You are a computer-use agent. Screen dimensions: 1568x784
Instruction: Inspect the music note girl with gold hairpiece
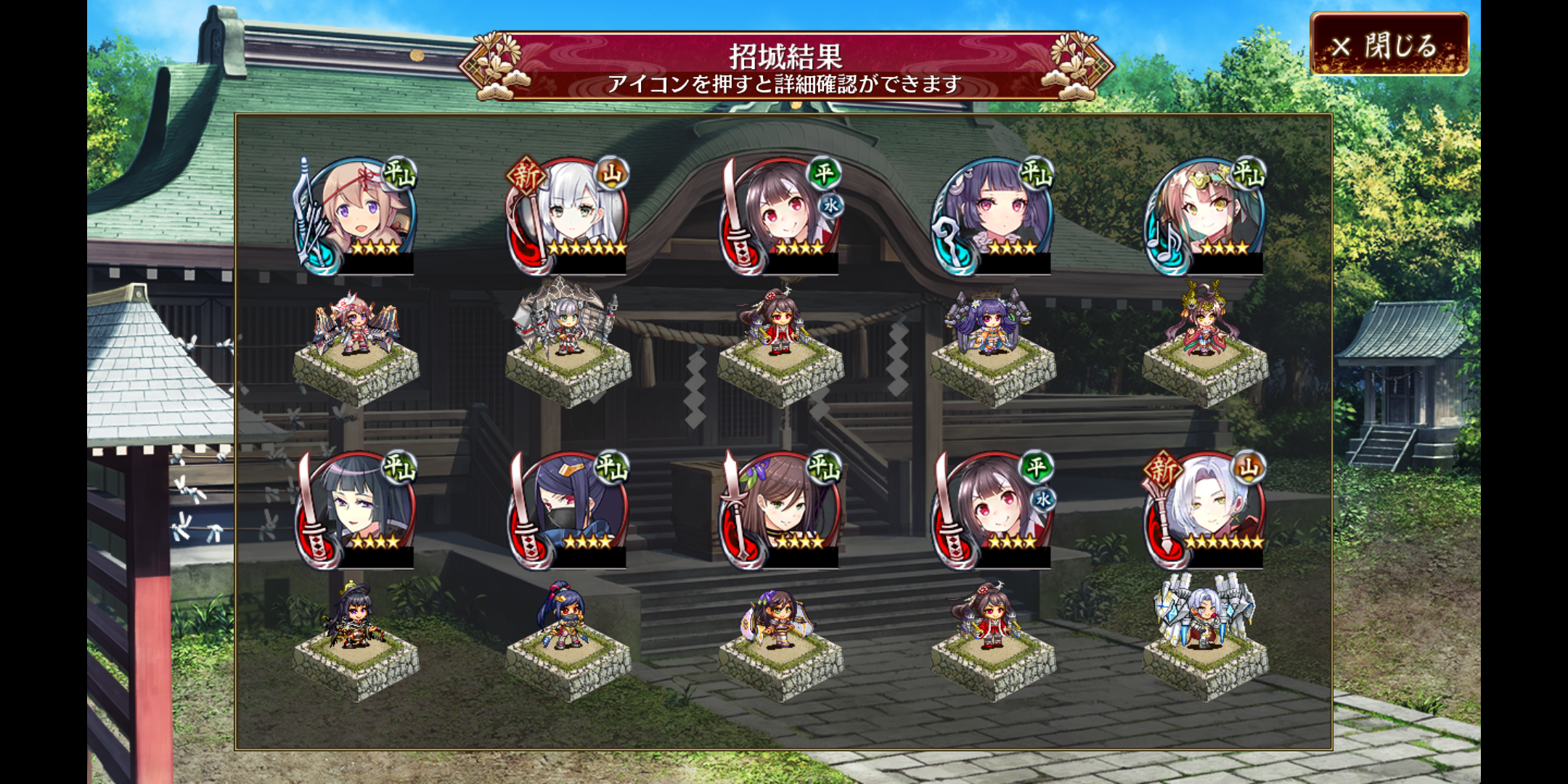click(1205, 216)
